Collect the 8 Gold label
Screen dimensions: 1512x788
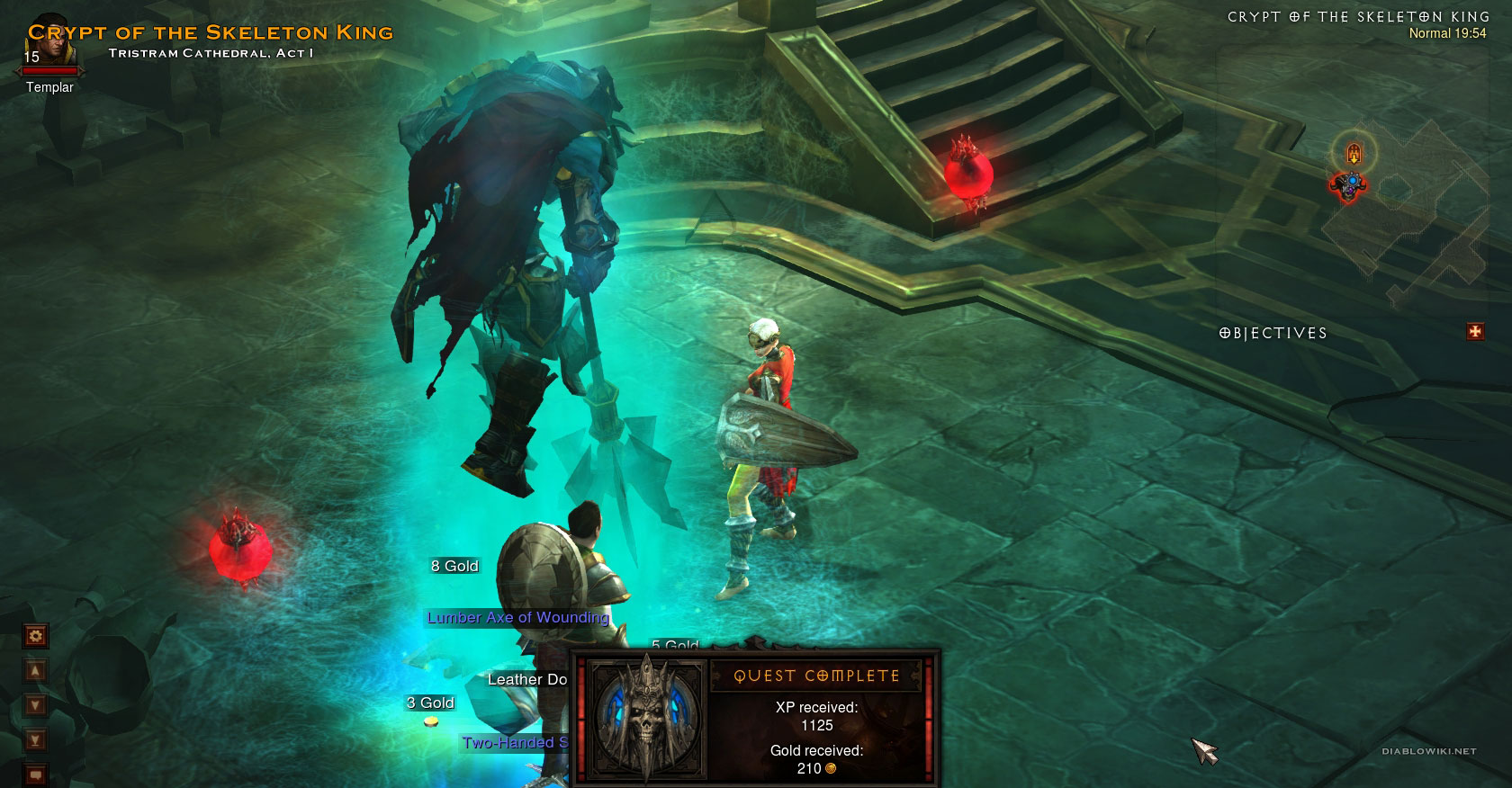[x=454, y=566]
